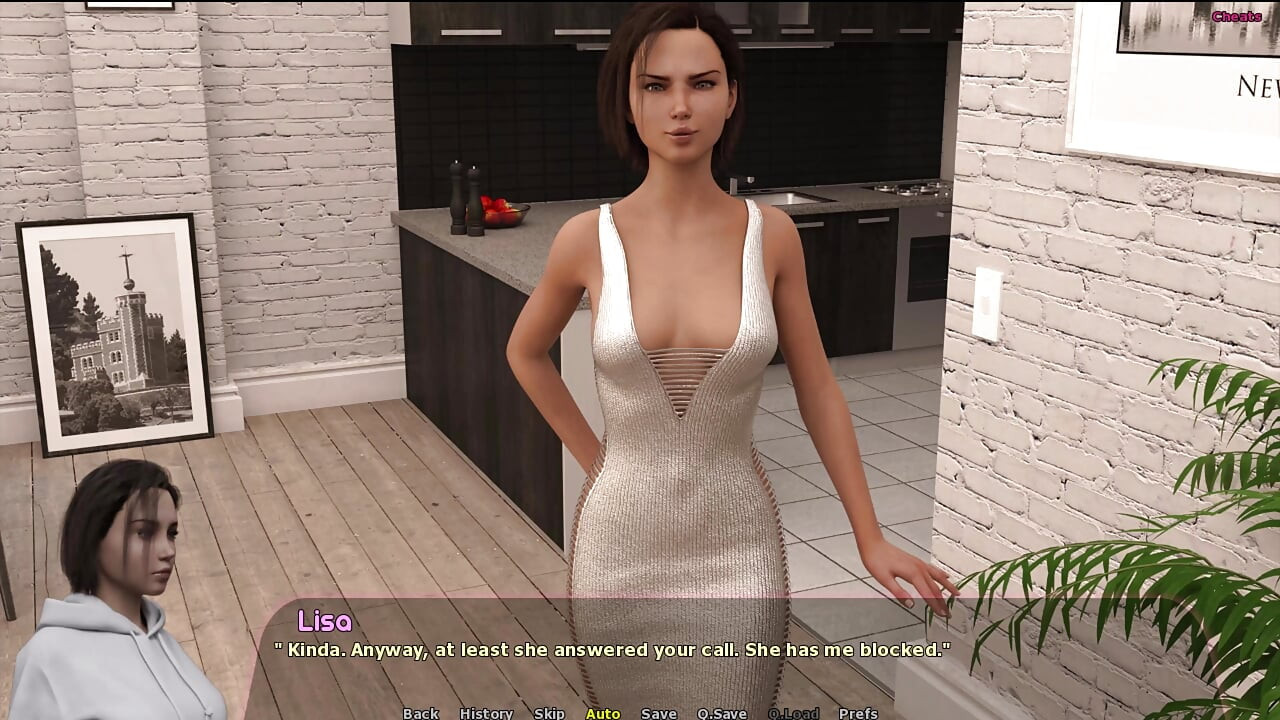Image resolution: width=1280 pixels, height=720 pixels.
Task: Quick load with Q.Load
Action: [793, 713]
